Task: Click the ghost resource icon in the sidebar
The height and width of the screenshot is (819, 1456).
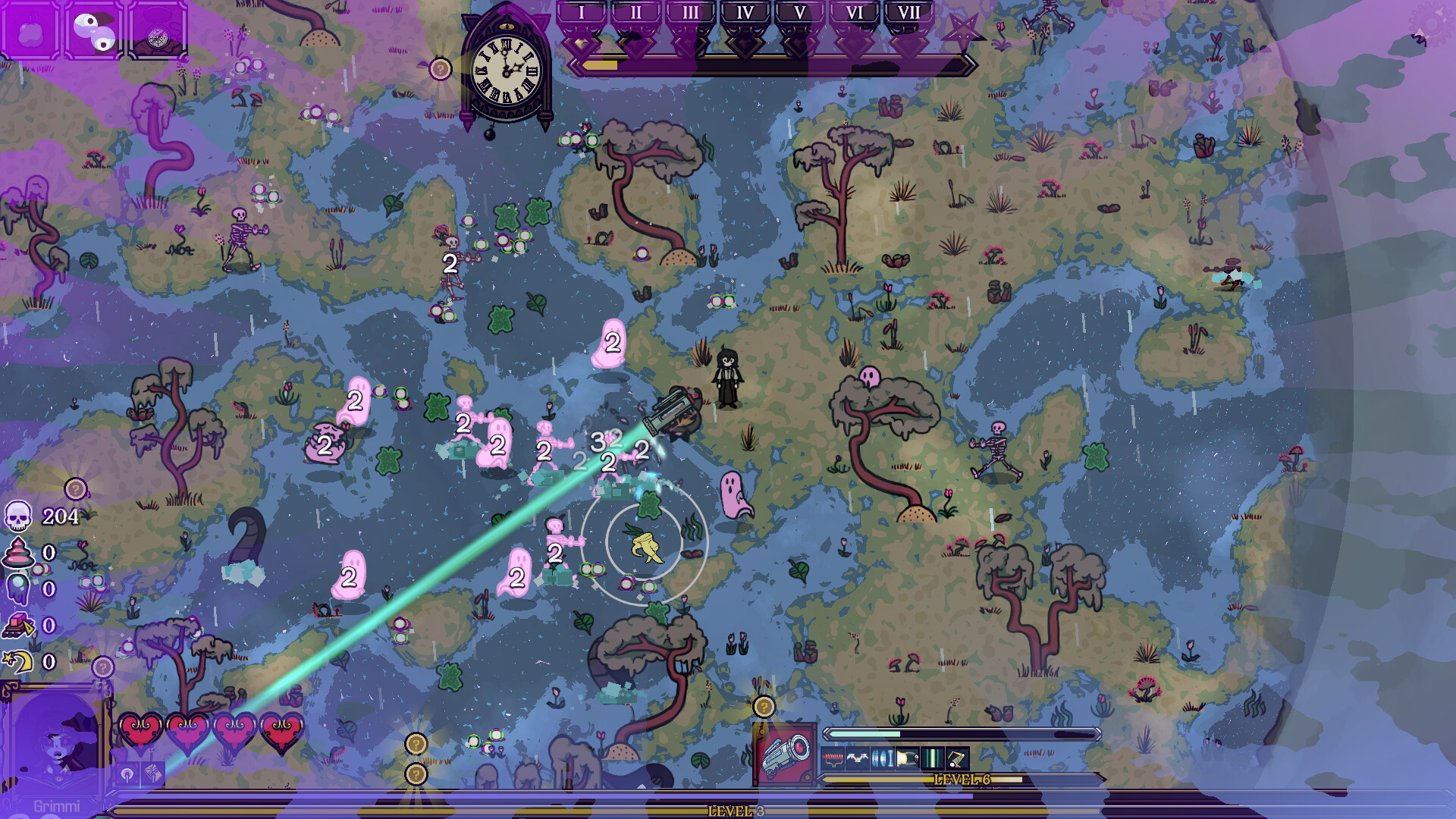Action: pos(17,588)
